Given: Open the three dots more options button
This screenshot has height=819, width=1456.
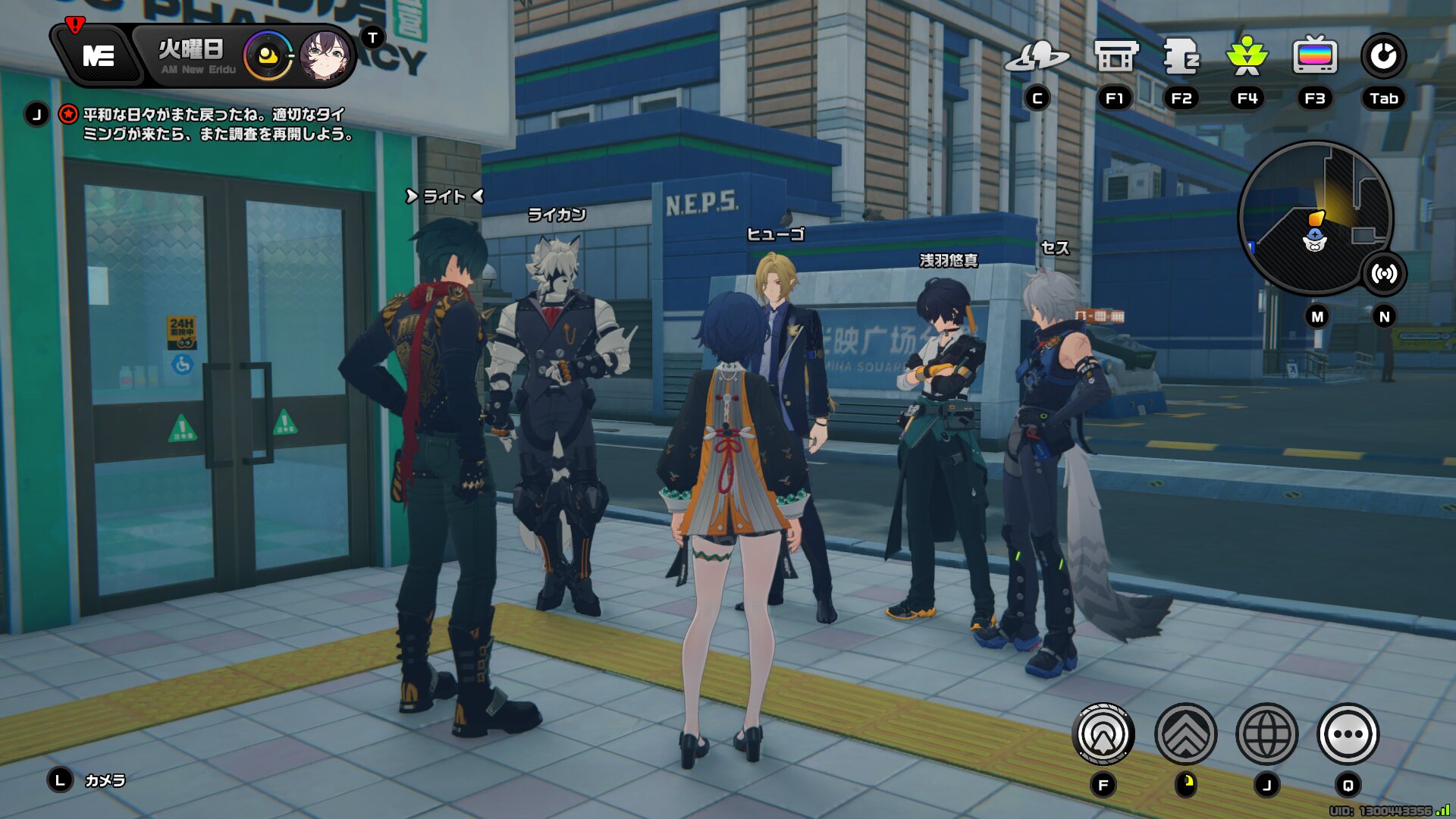Looking at the screenshot, I should click(1348, 734).
